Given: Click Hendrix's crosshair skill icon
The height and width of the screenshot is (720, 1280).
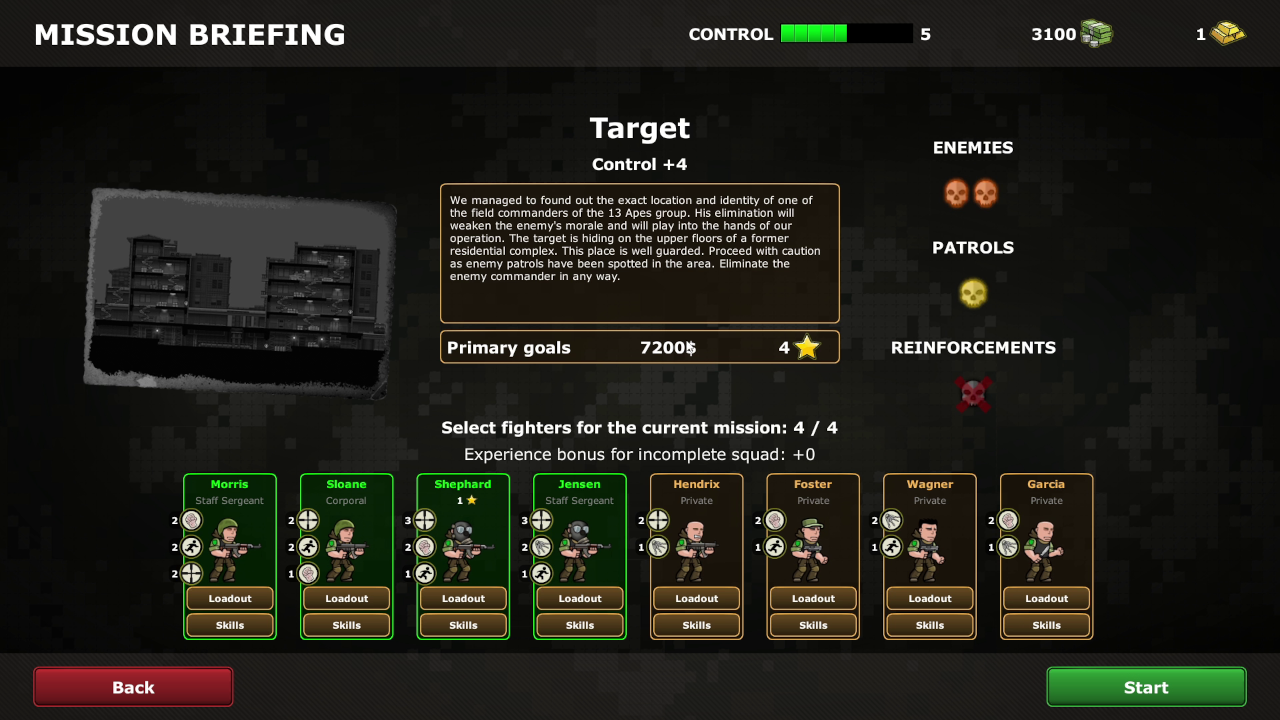Looking at the screenshot, I should tap(656, 520).
